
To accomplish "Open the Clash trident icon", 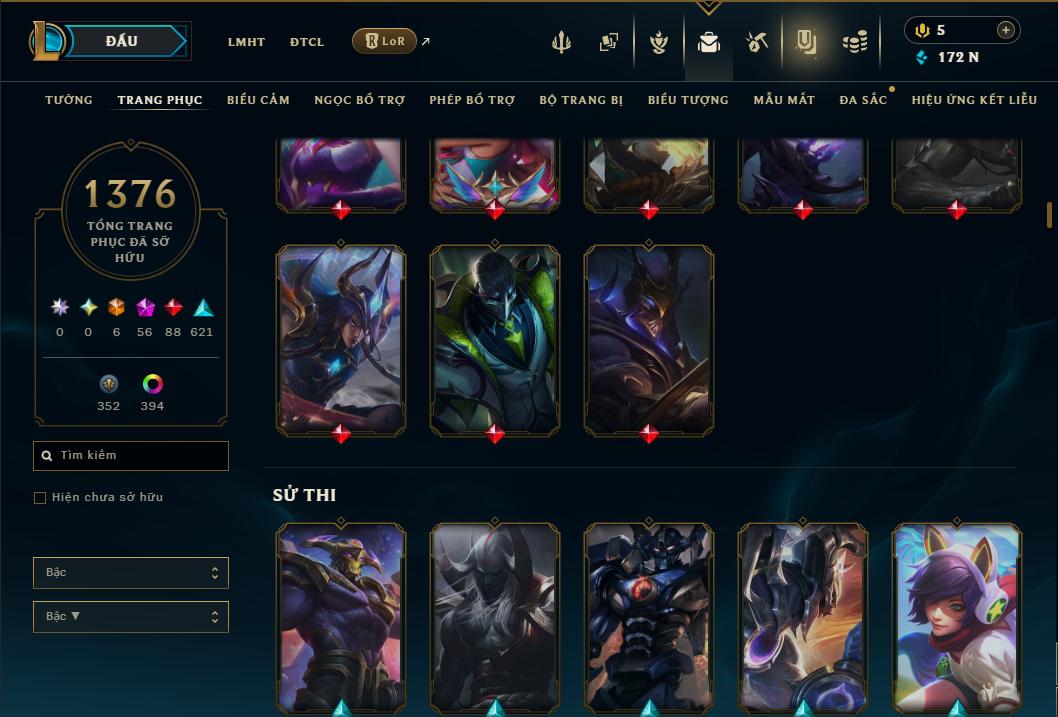I will tap(562, 42).
